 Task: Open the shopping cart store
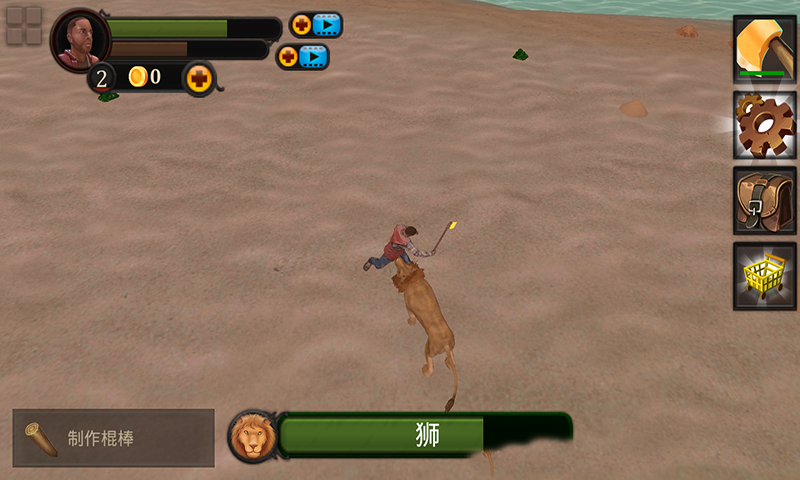[x=764, y=275]
